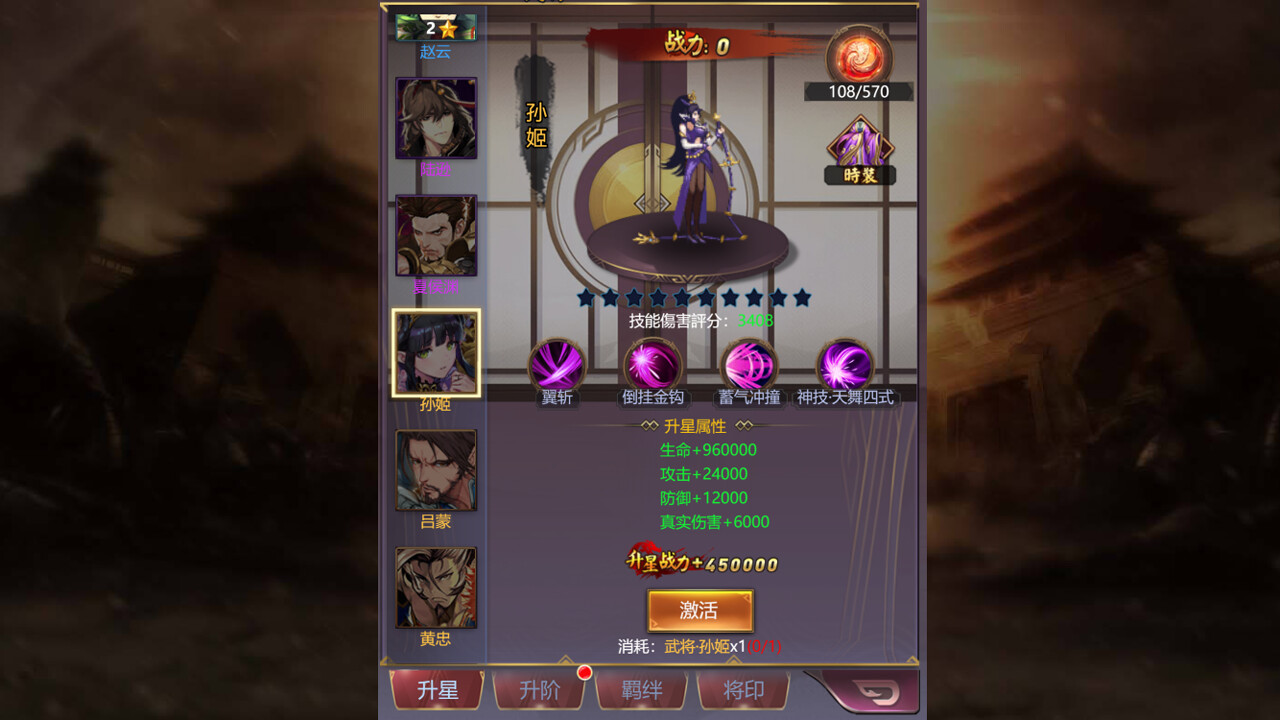1280x720 pixels.
Task: Switch to the 将印 tab
Action: pyautogui.click(x=744, y=689)
